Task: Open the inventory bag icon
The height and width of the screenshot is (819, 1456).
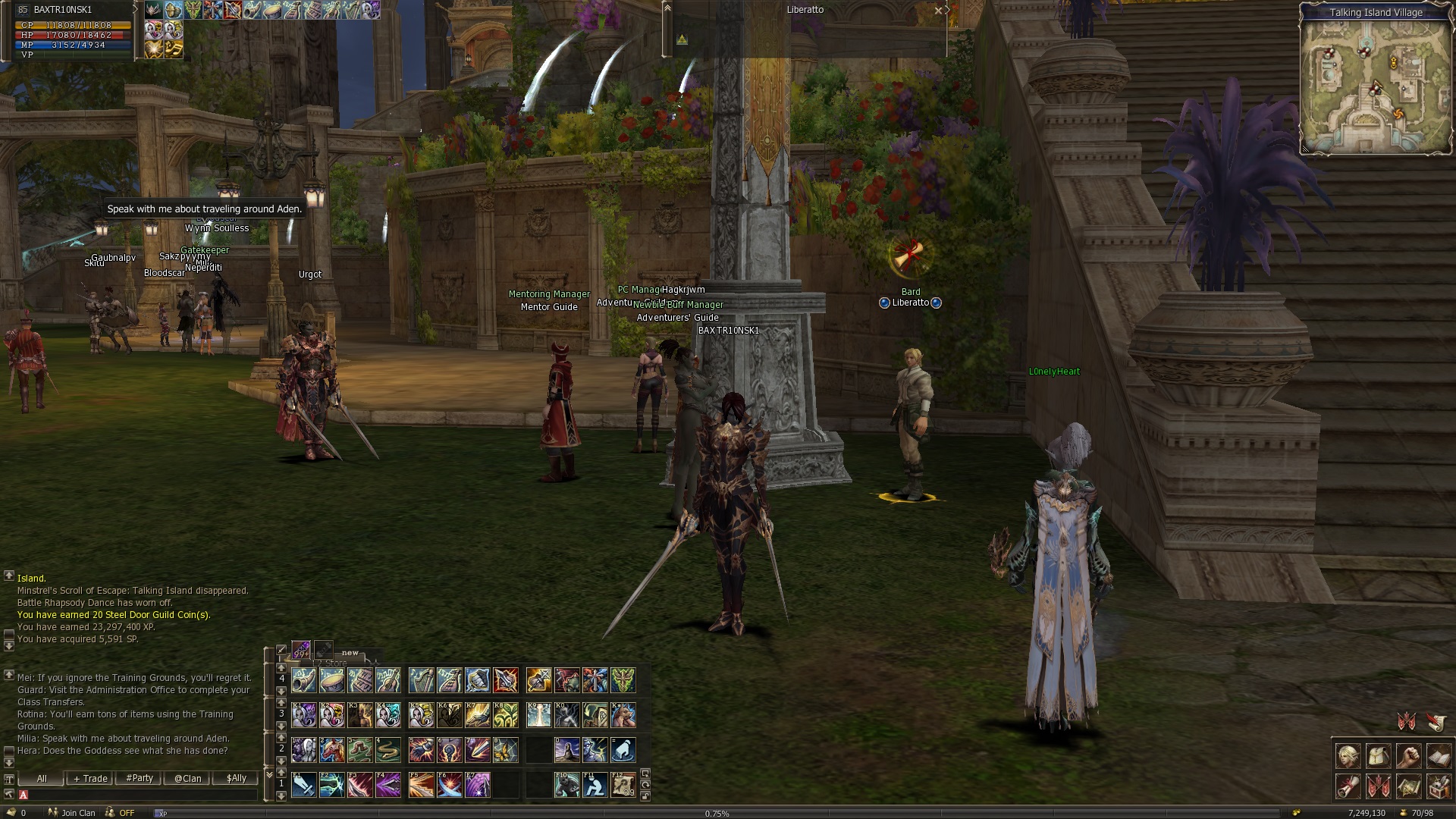Action: (1379, 756)
